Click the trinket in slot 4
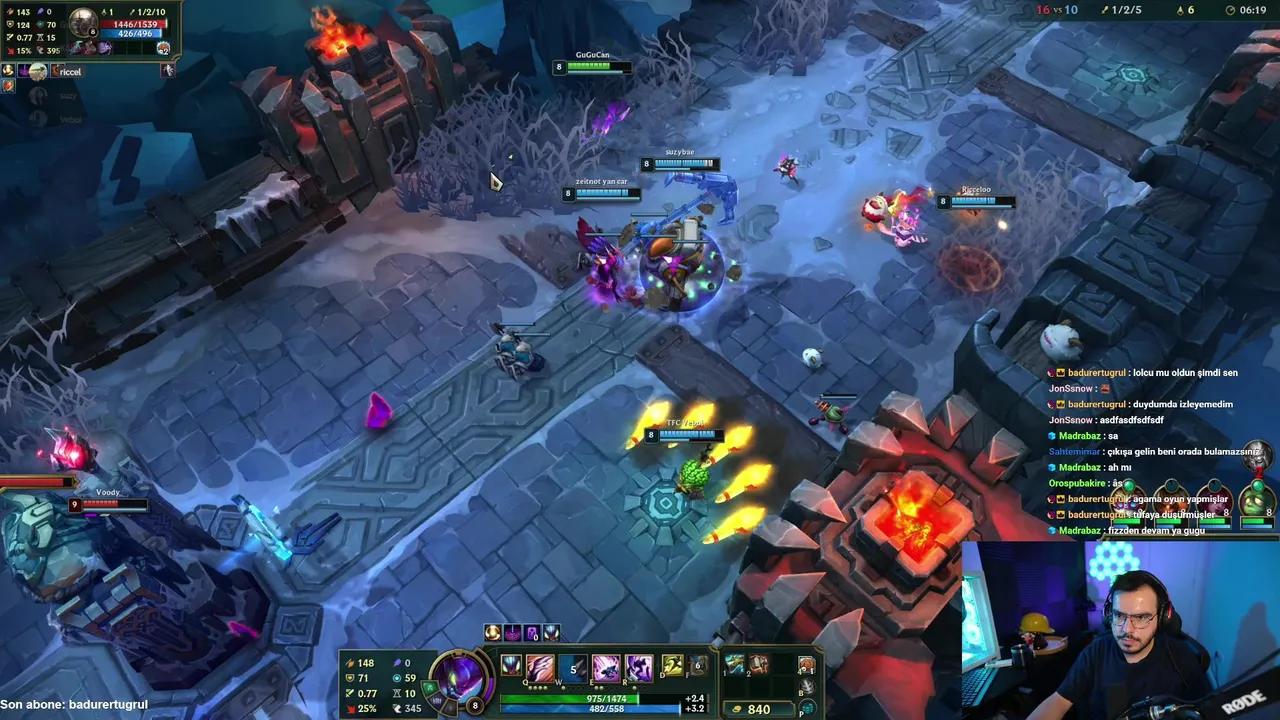Image resolution: width=1280 pixels, height=720 pixels. tap(808, 663)
